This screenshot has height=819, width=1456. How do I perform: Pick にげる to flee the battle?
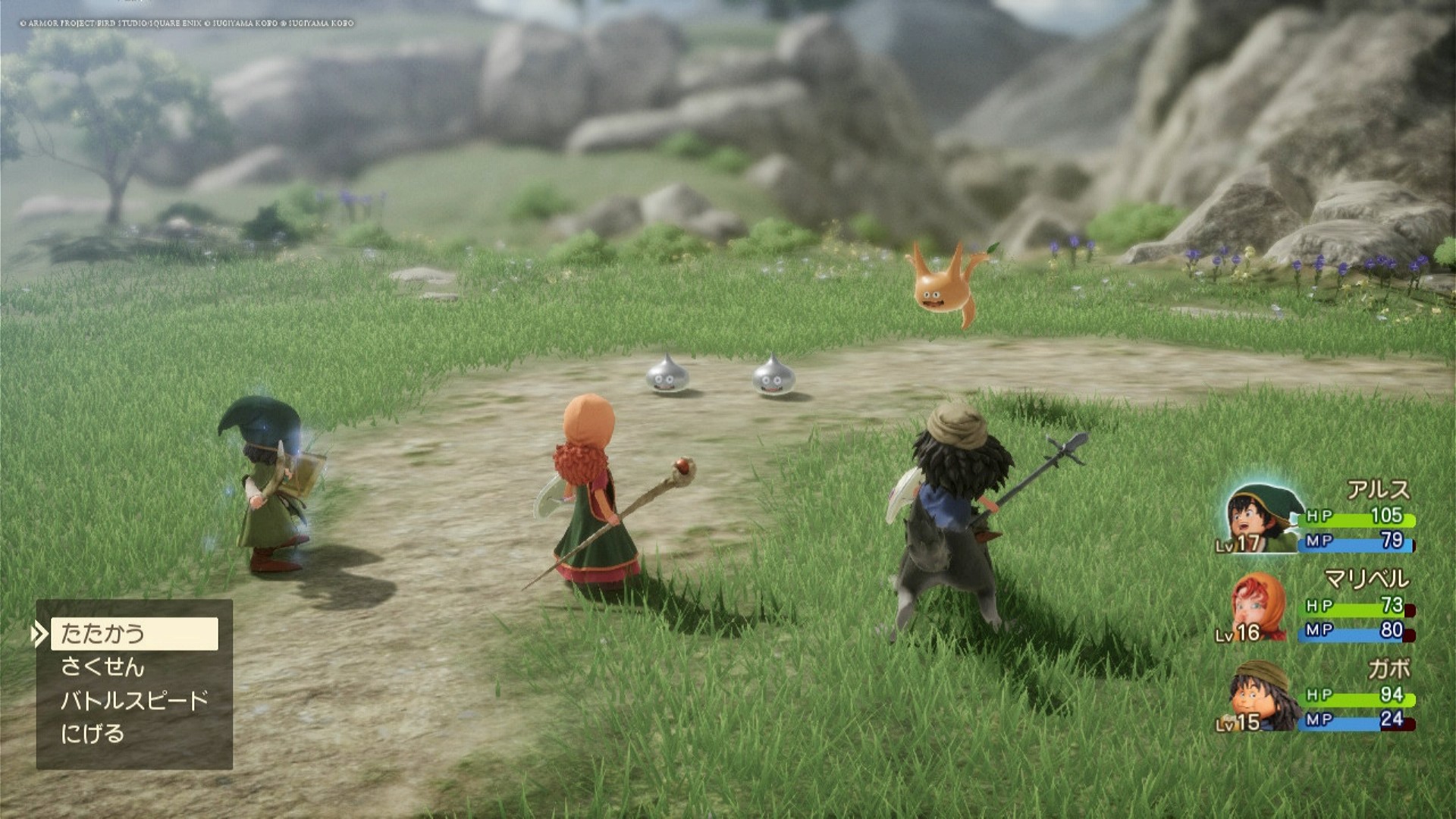coord(93,734)
